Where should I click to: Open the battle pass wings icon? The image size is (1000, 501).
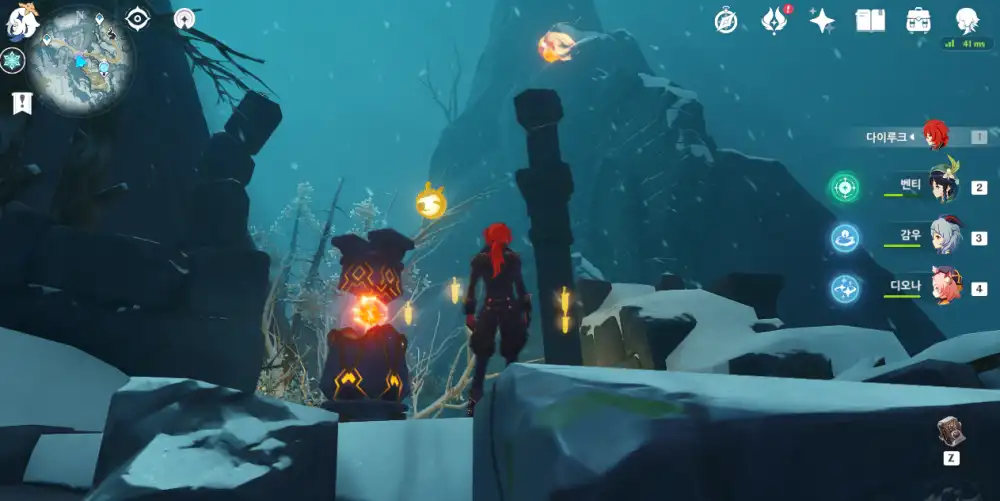(x=775, y=20)
